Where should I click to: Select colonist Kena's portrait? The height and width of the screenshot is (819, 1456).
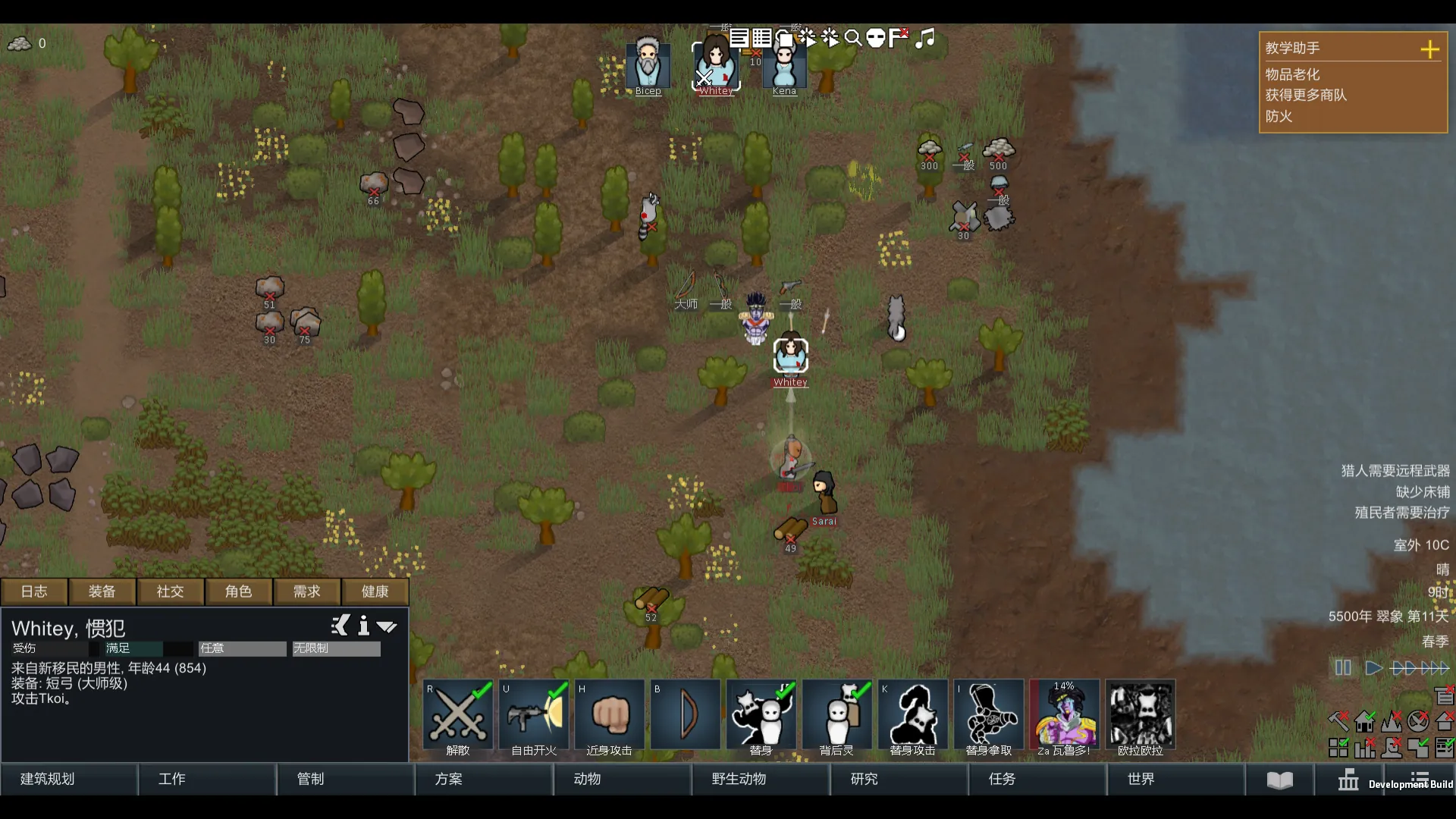pyautogui.click(x=784, y=67)
